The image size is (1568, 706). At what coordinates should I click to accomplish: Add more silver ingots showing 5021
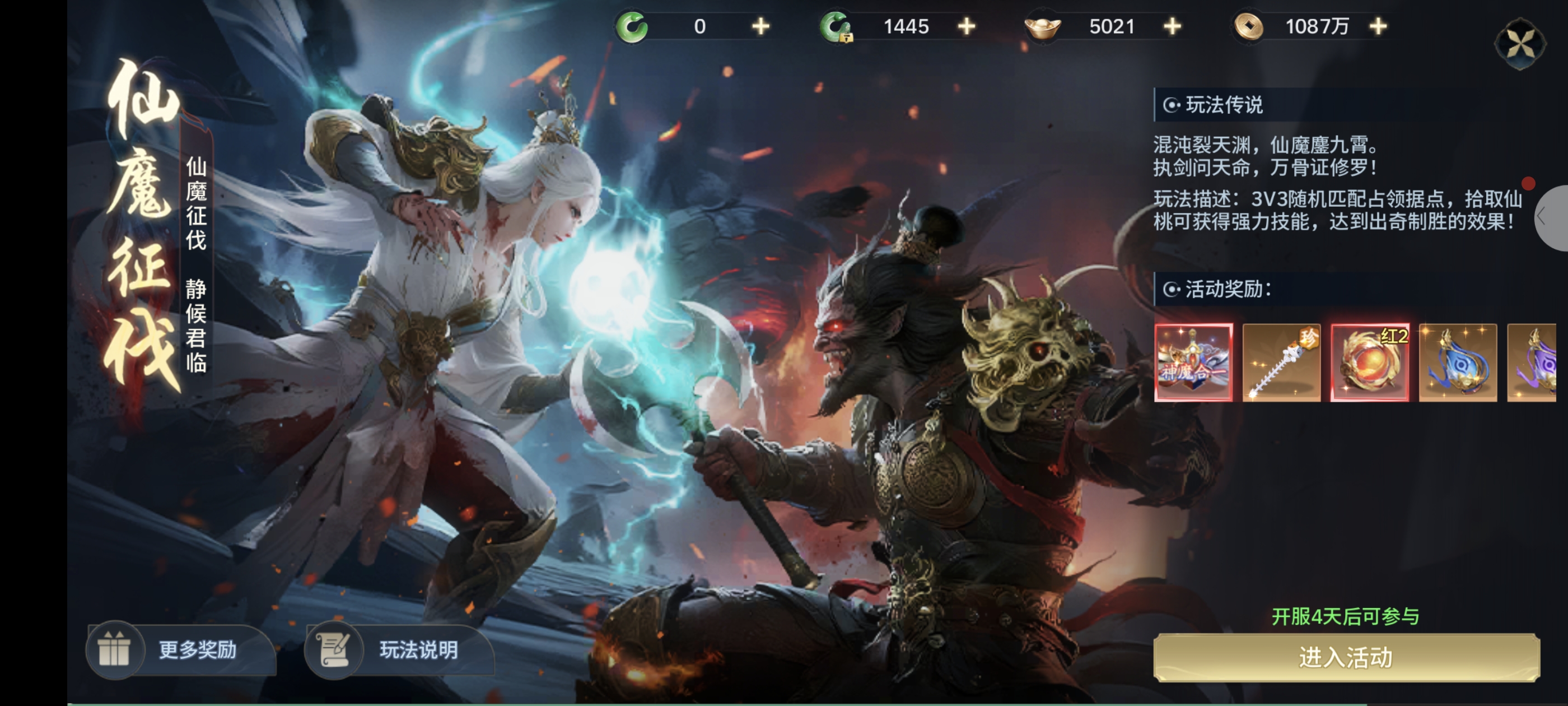coord(1172,27)
